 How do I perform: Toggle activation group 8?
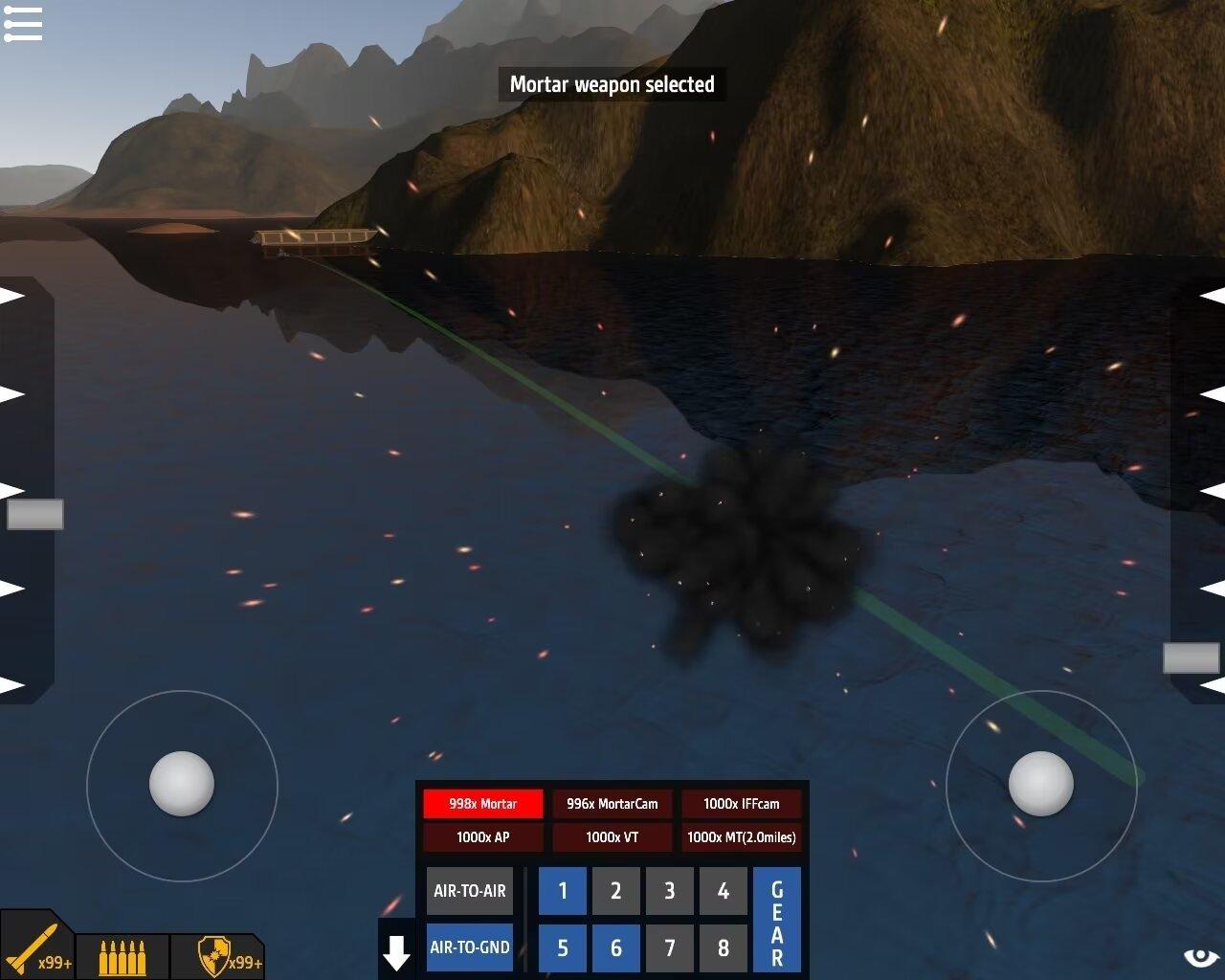pos(724,947)
